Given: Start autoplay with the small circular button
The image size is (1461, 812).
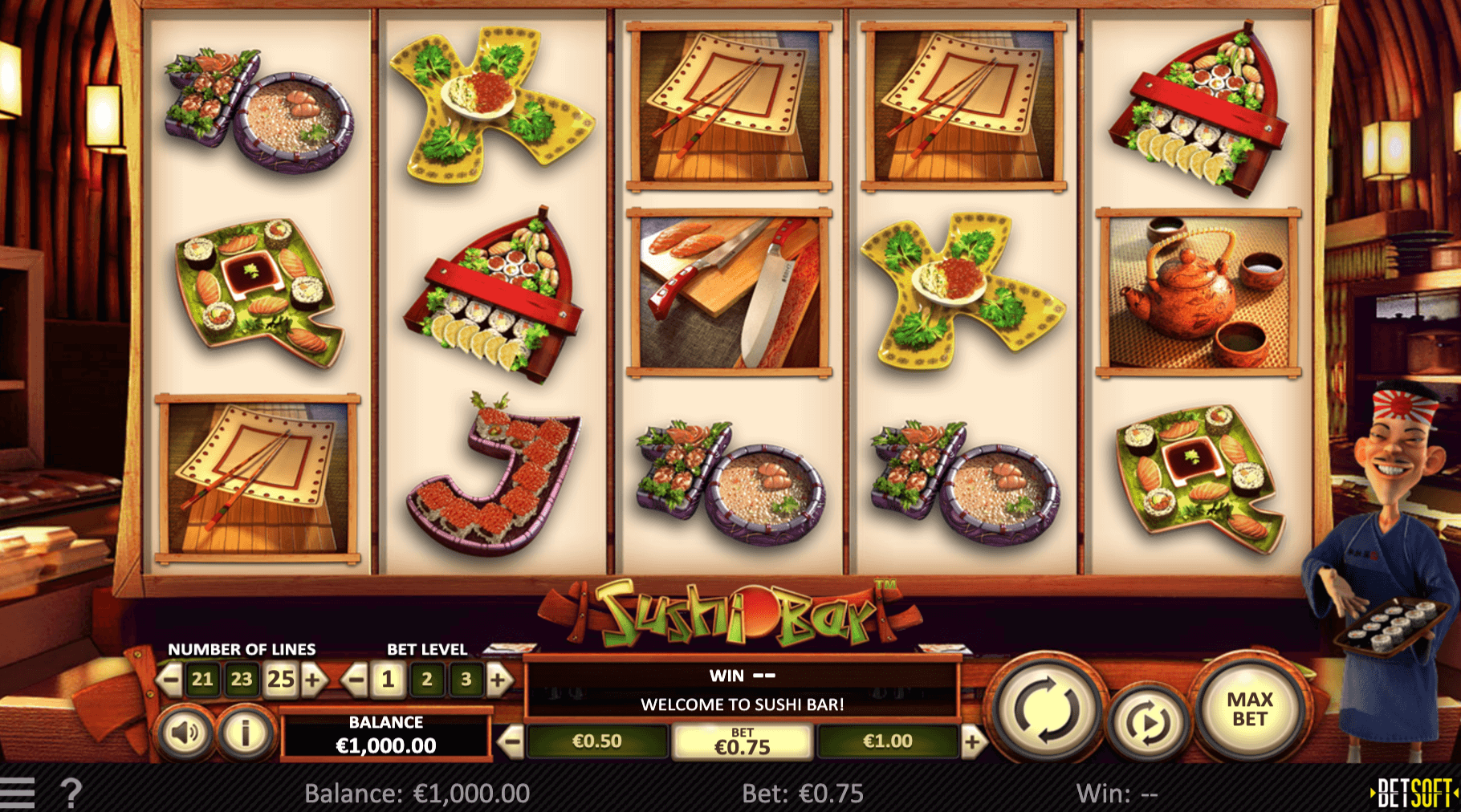Looking at the screenshot, I should click(1148, 724).
